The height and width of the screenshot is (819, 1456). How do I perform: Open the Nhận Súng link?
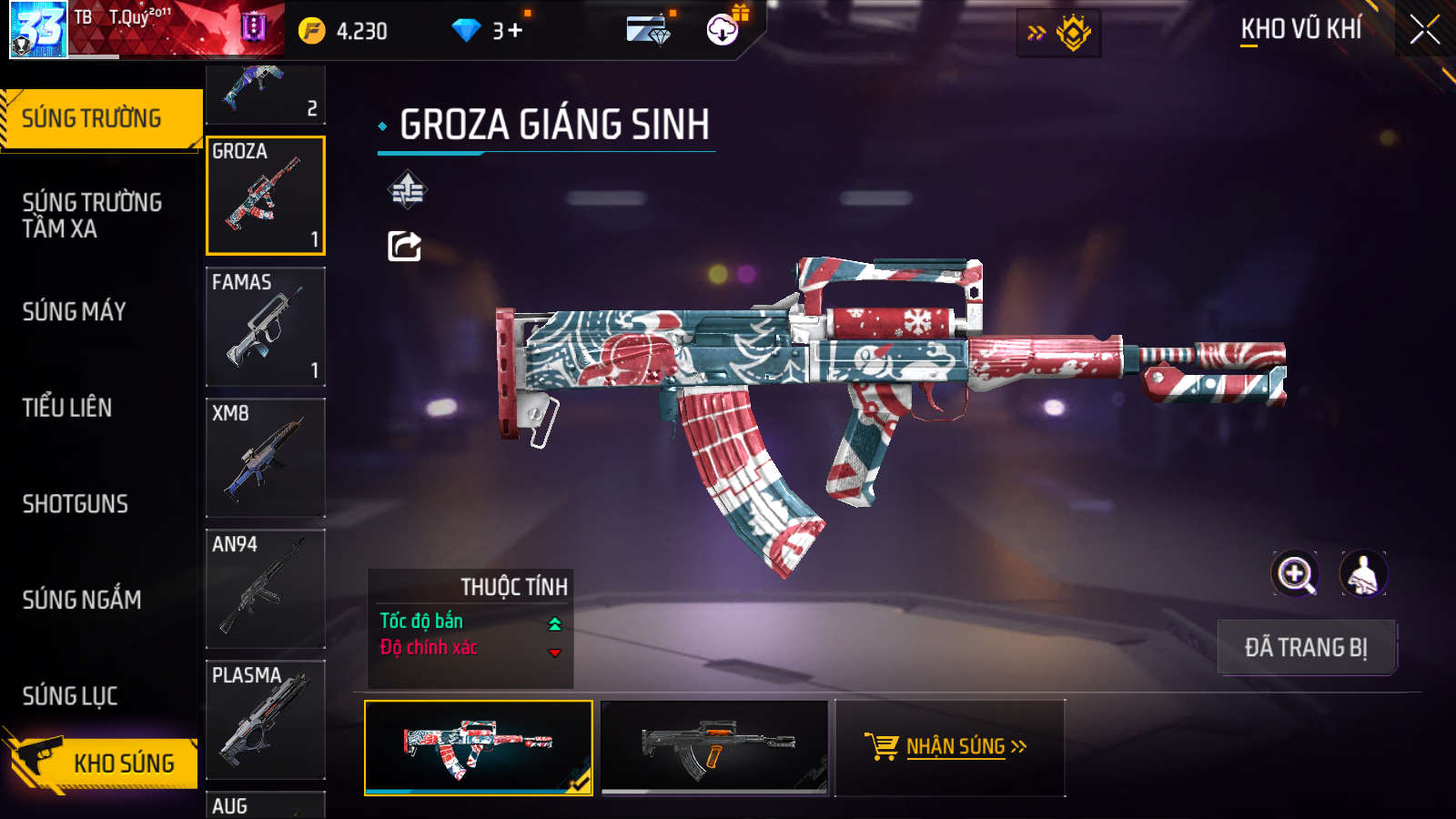[x=948, y=747]
